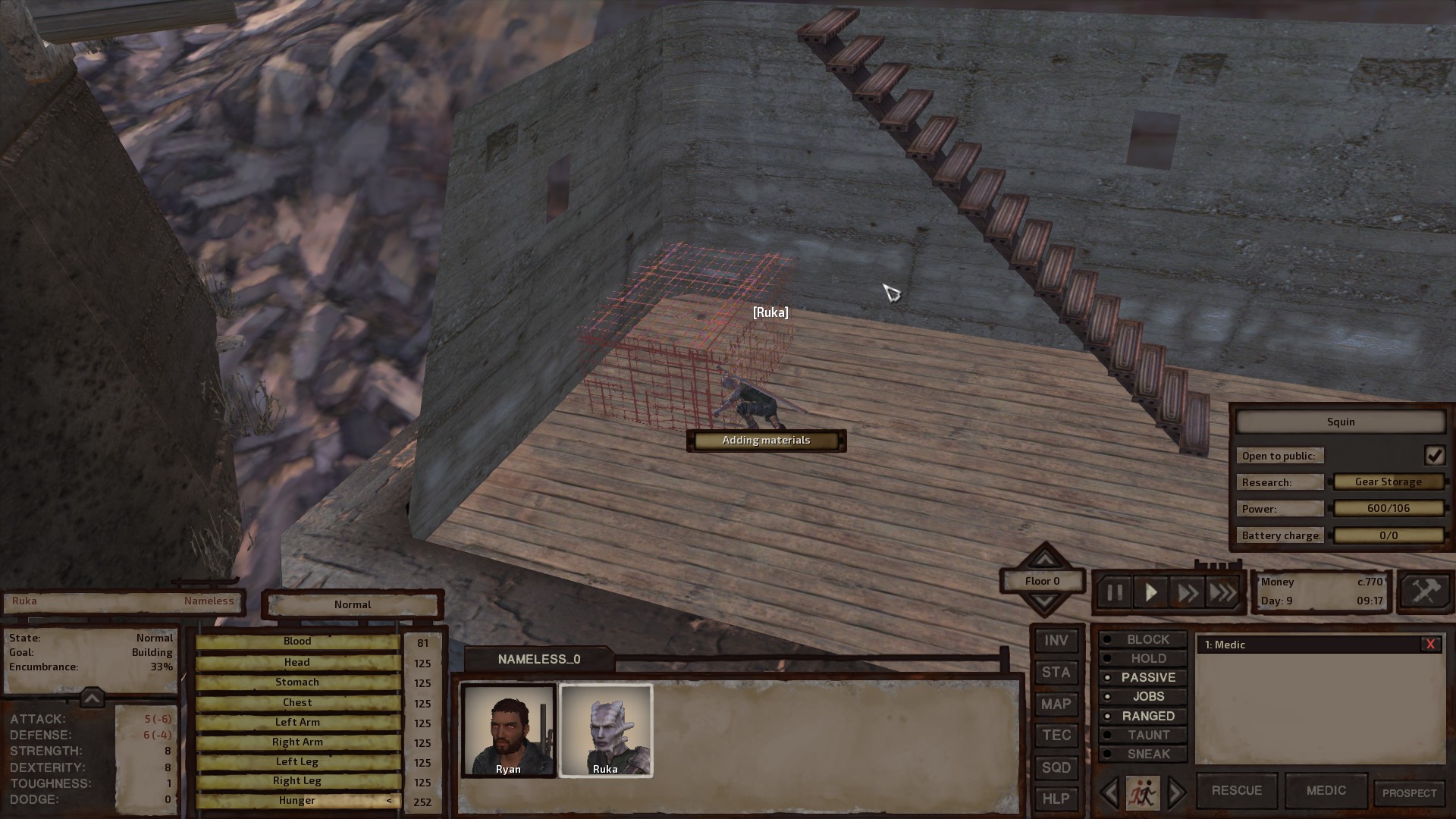Click the NAMELESS_0 squad name header
The image size is (1456, 819).
click(540, 659)
